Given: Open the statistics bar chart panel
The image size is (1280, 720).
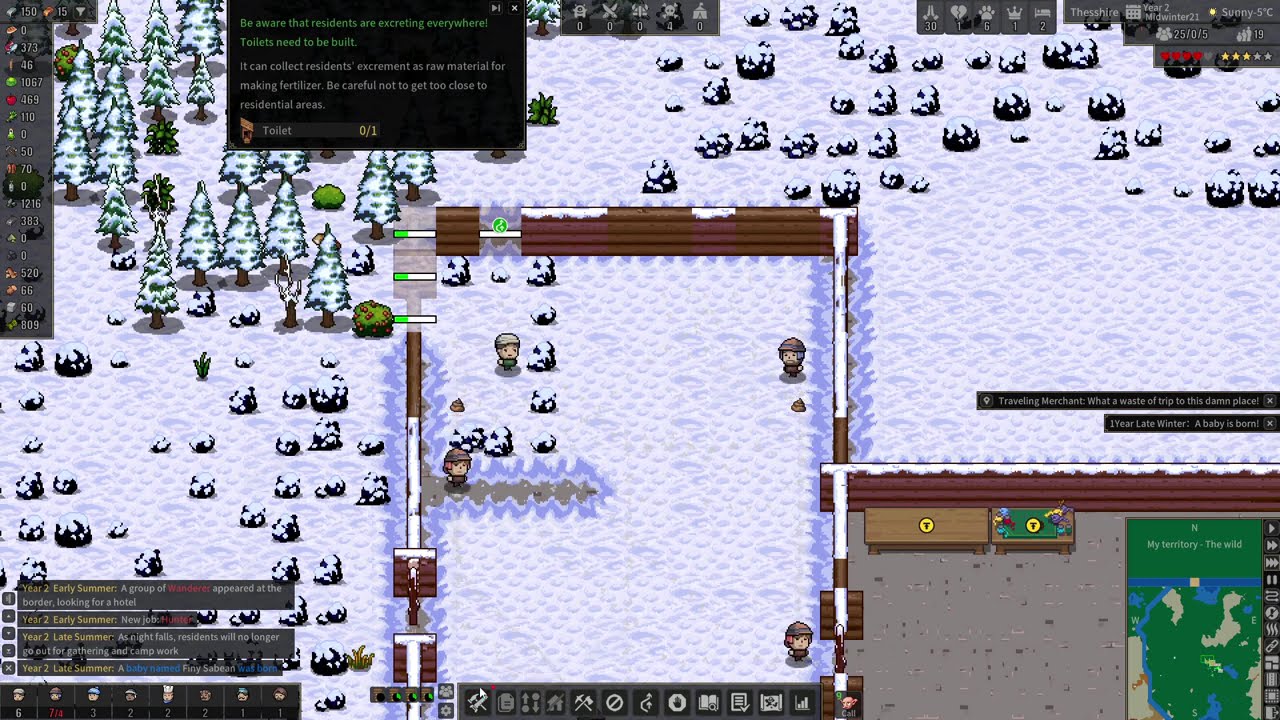Looking at the screenshot, I should 801,702.
